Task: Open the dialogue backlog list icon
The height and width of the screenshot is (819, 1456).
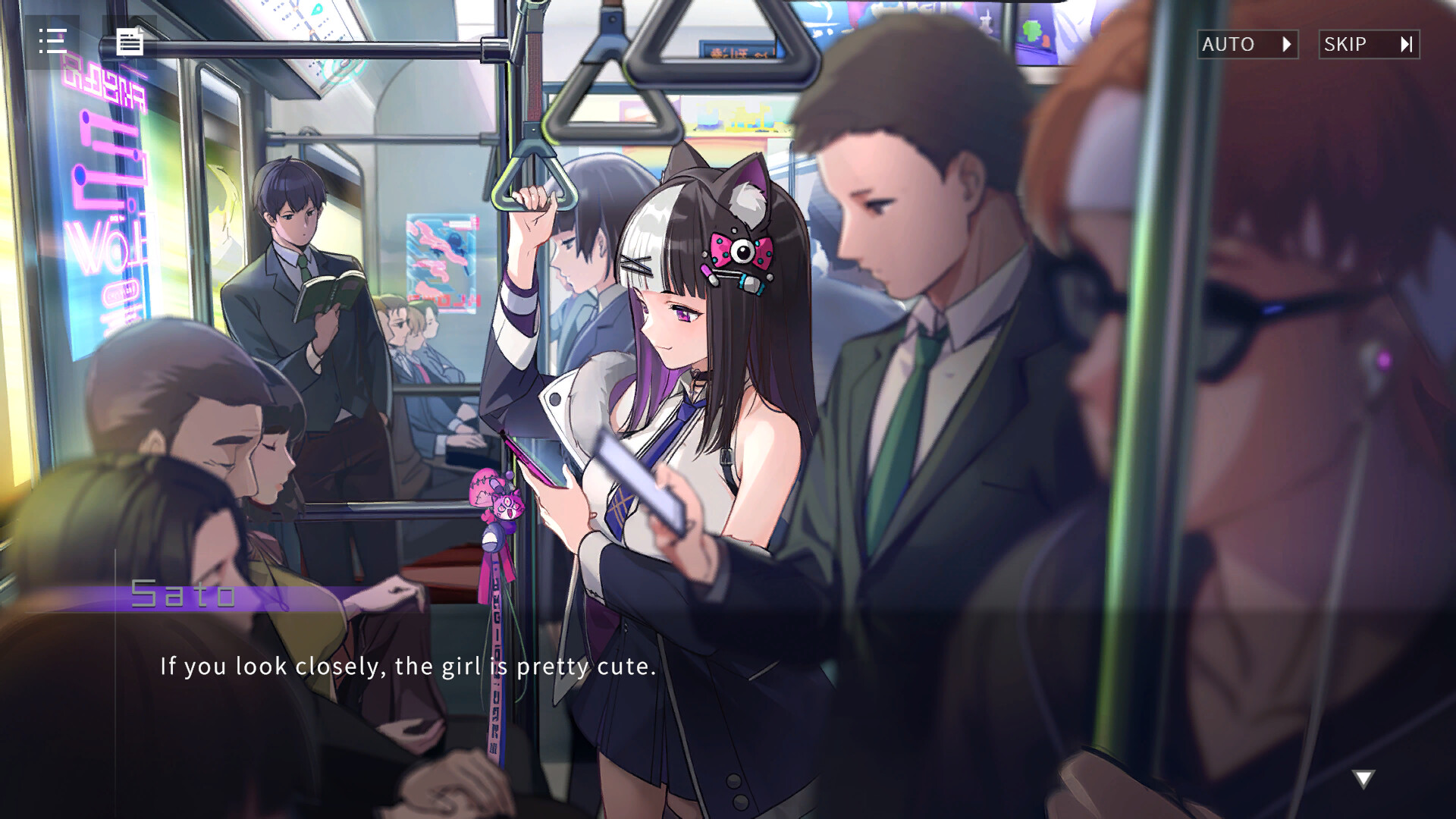Action: point(52,42)
